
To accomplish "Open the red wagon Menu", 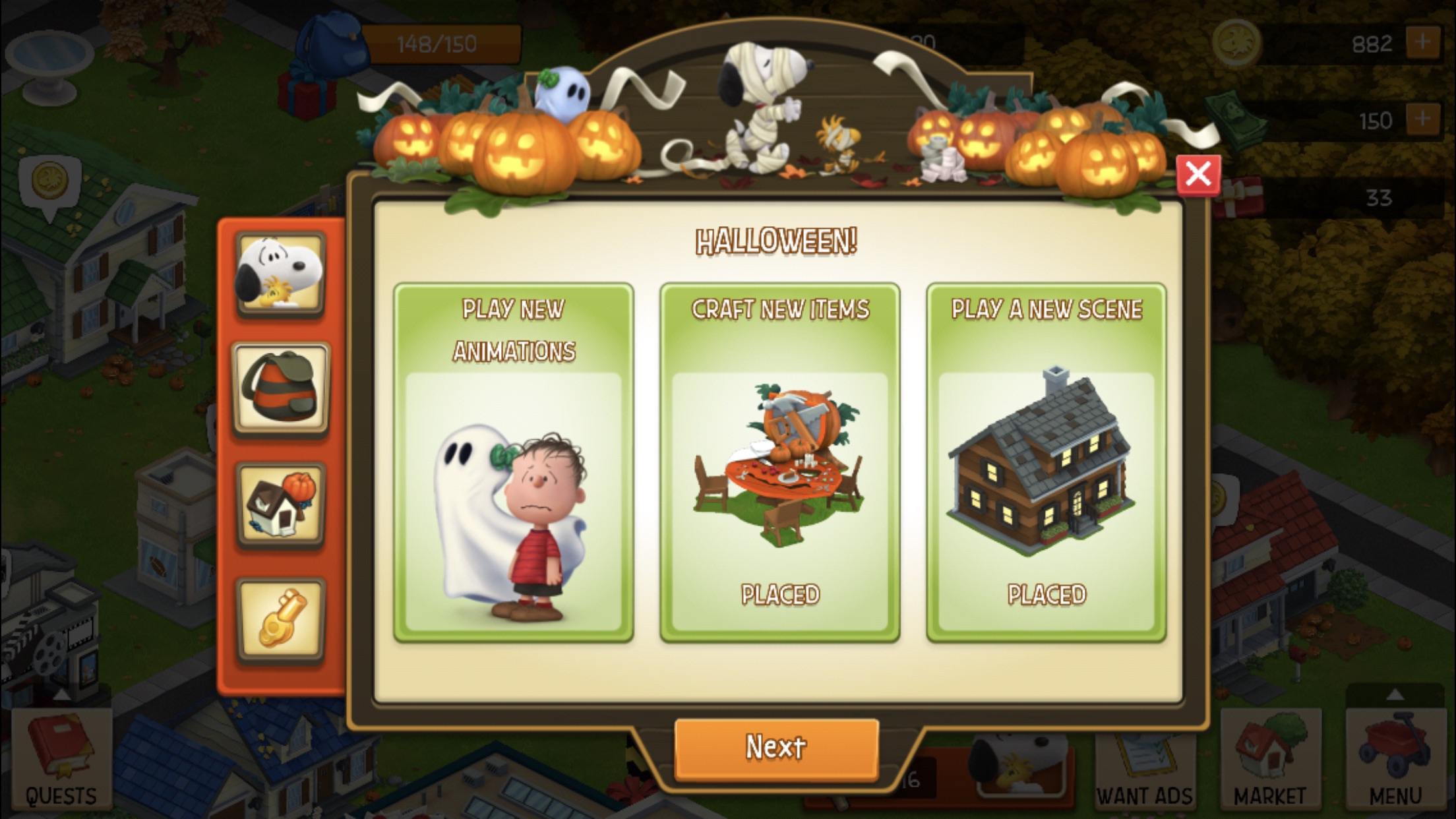I will coord(1395,760).
